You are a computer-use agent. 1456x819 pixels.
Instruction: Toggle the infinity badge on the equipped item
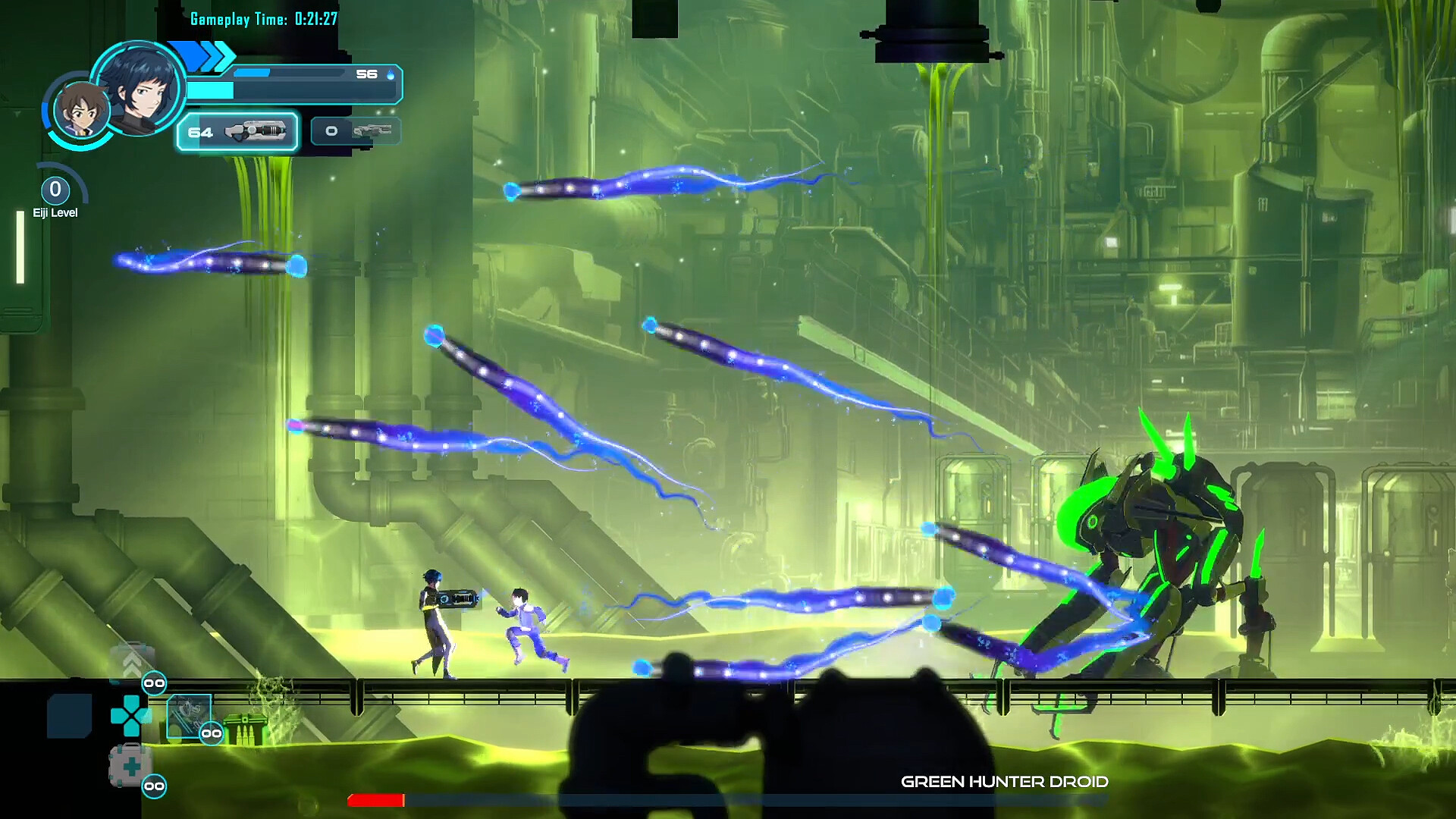[x=212, y=733]
